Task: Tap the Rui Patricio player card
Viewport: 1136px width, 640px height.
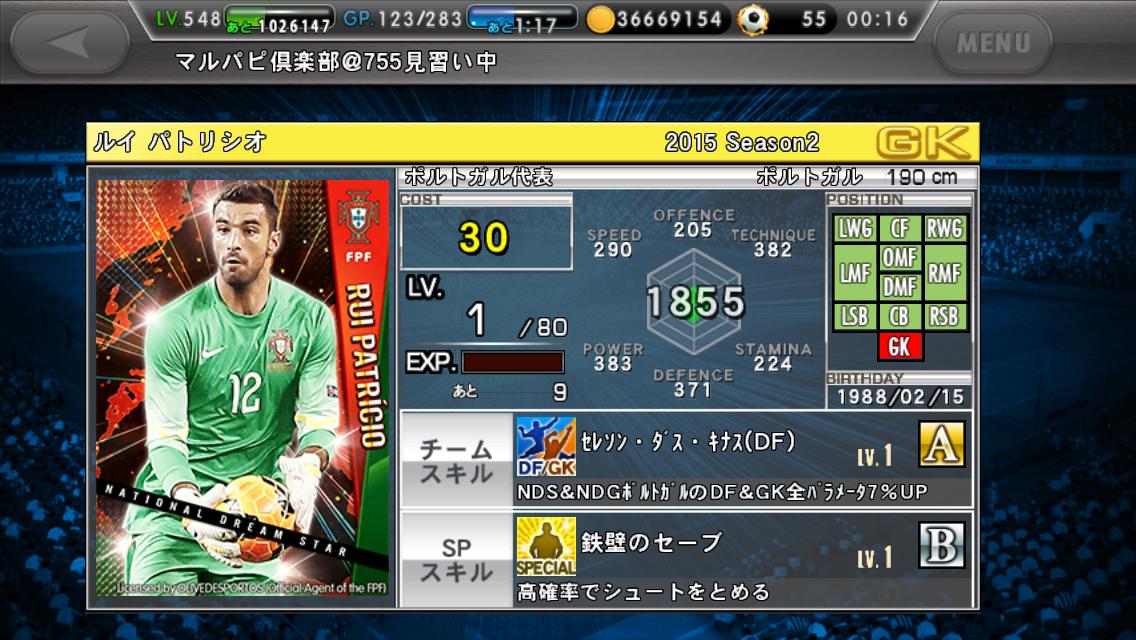Action: pyautogui.click(x=242, y=388)
